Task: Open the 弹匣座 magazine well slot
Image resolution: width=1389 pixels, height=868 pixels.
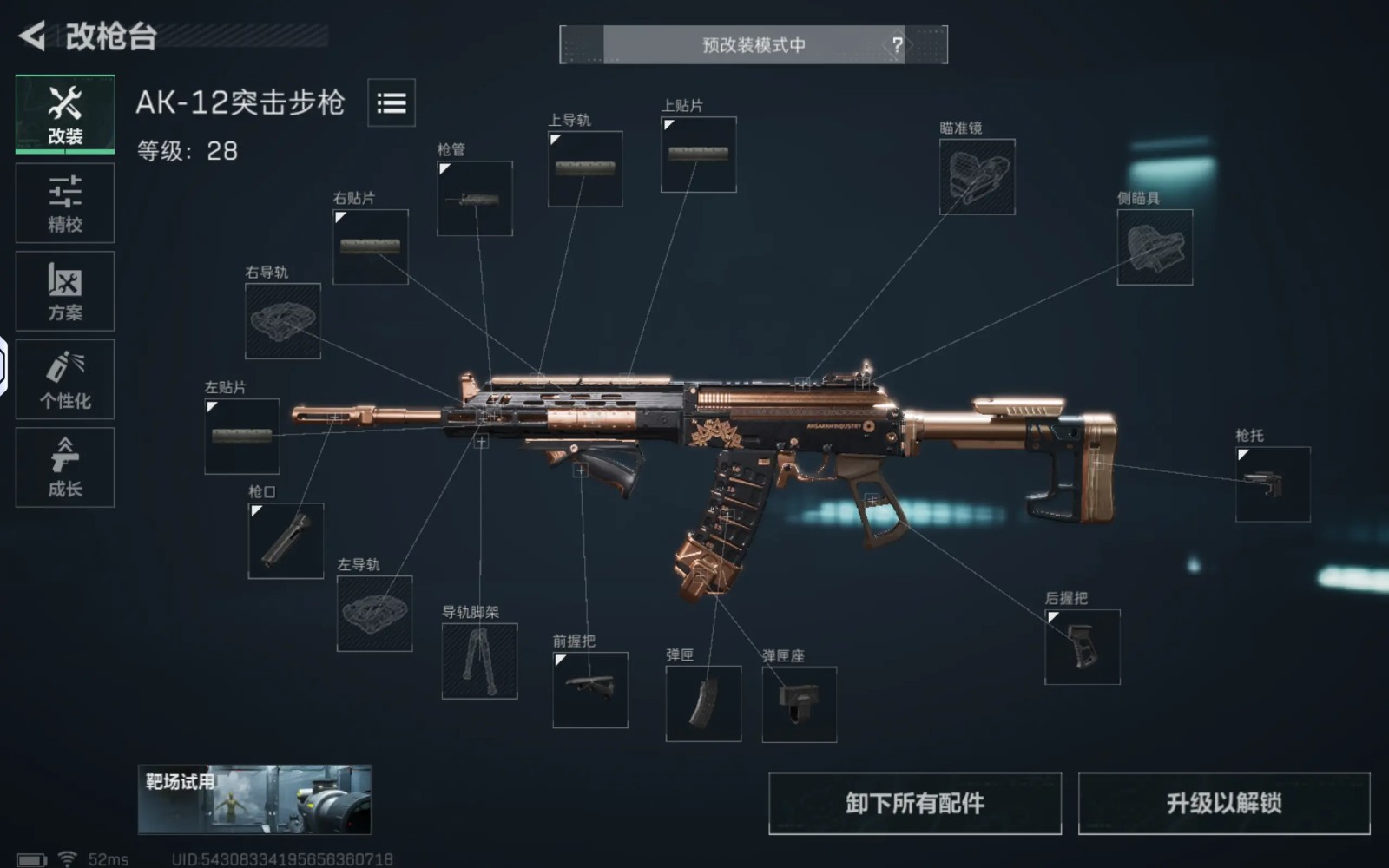Action: coord(800,705)
